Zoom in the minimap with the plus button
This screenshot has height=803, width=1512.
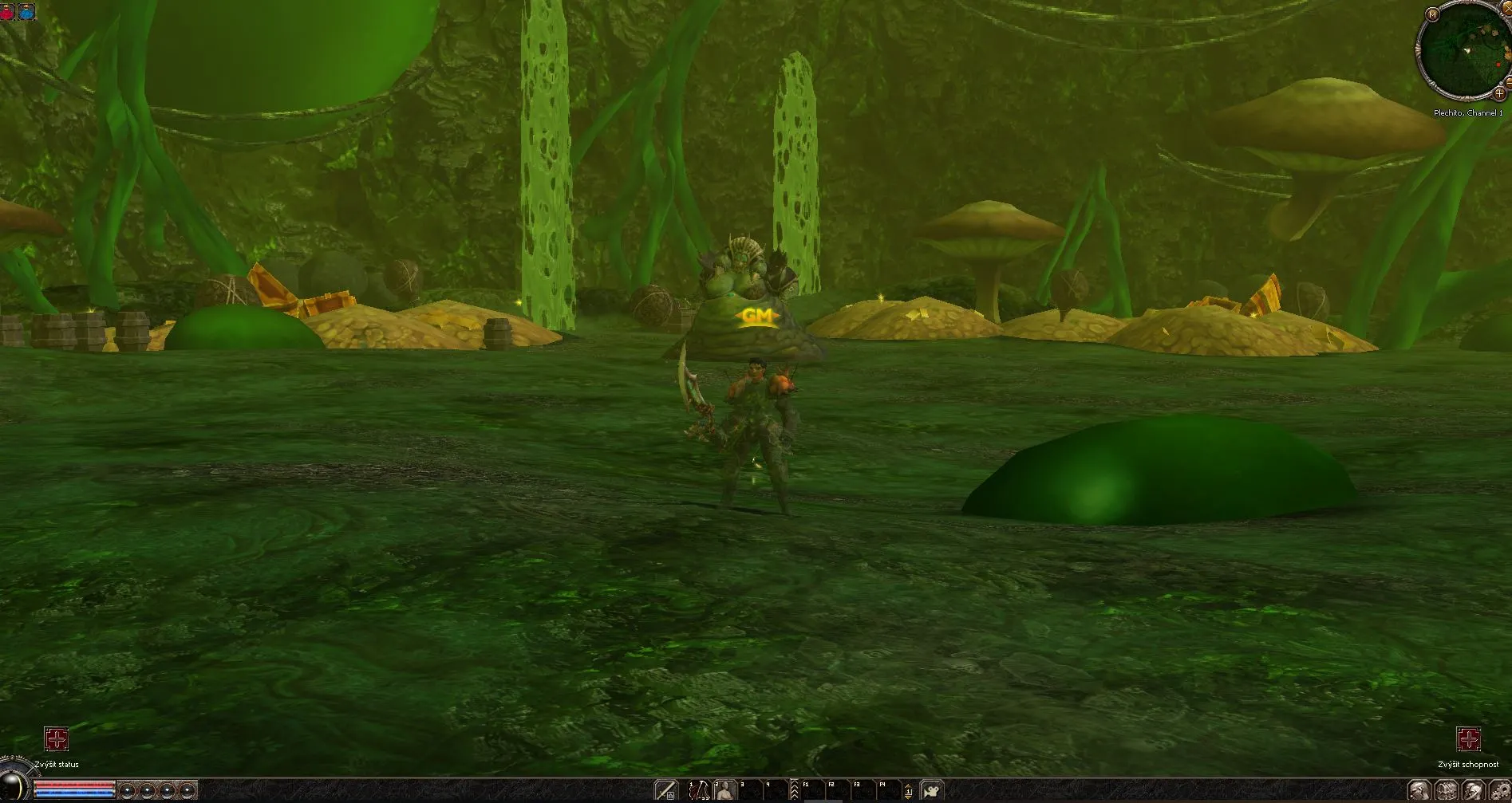tap(1498, 94)
